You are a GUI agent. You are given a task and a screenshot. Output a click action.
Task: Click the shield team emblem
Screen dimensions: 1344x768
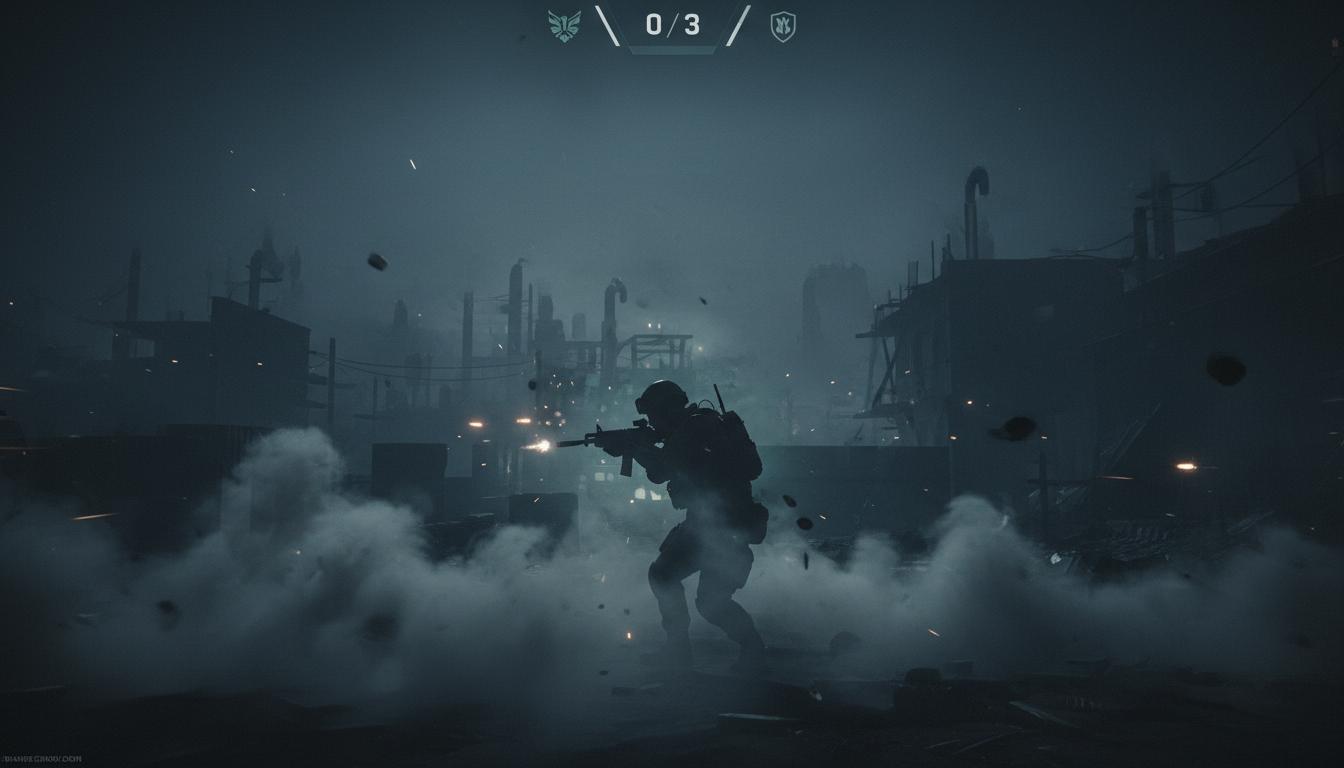[x=783, y=26]
